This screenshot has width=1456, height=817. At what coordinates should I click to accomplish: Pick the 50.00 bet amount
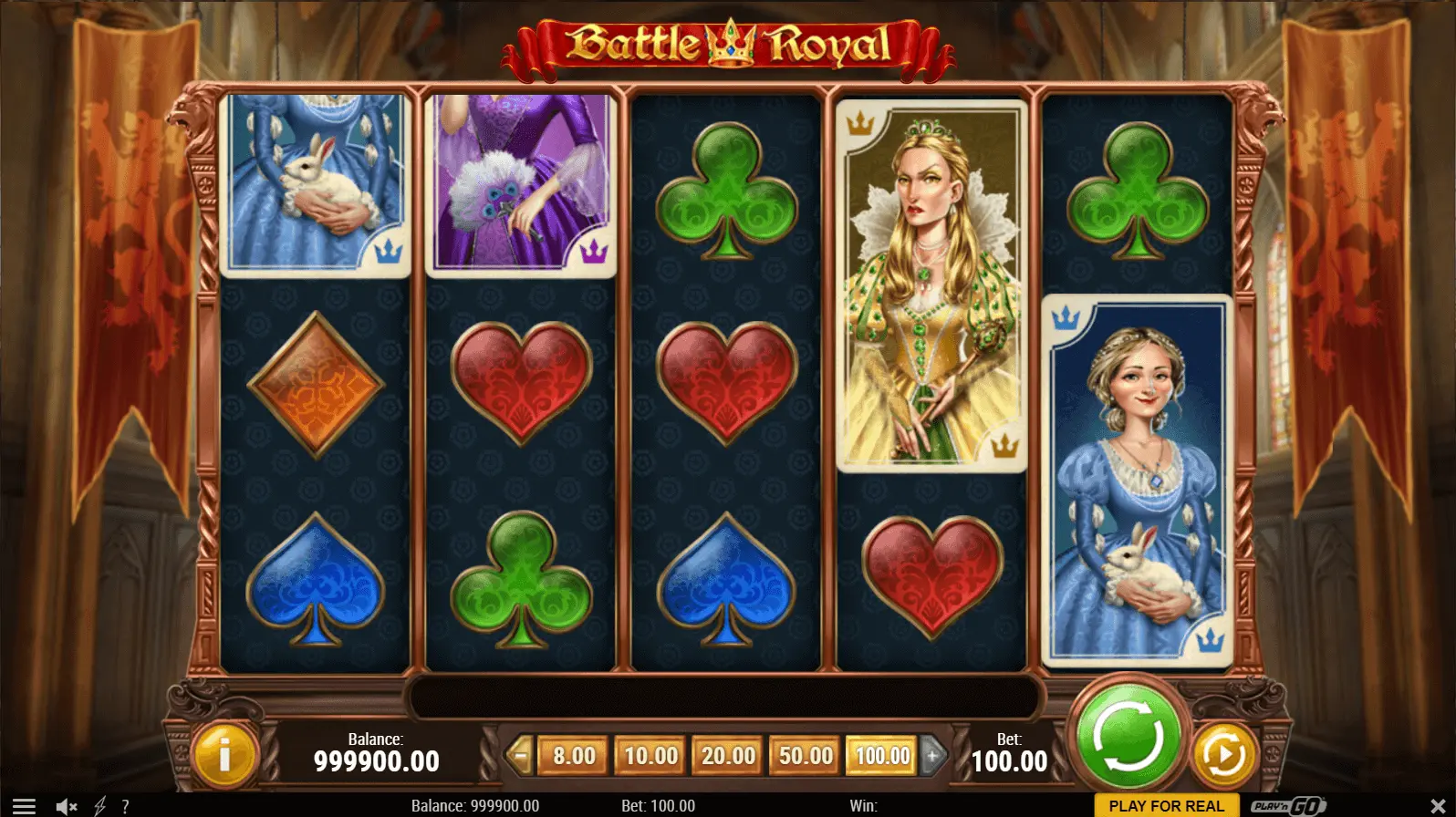click(x=805, y=756)
